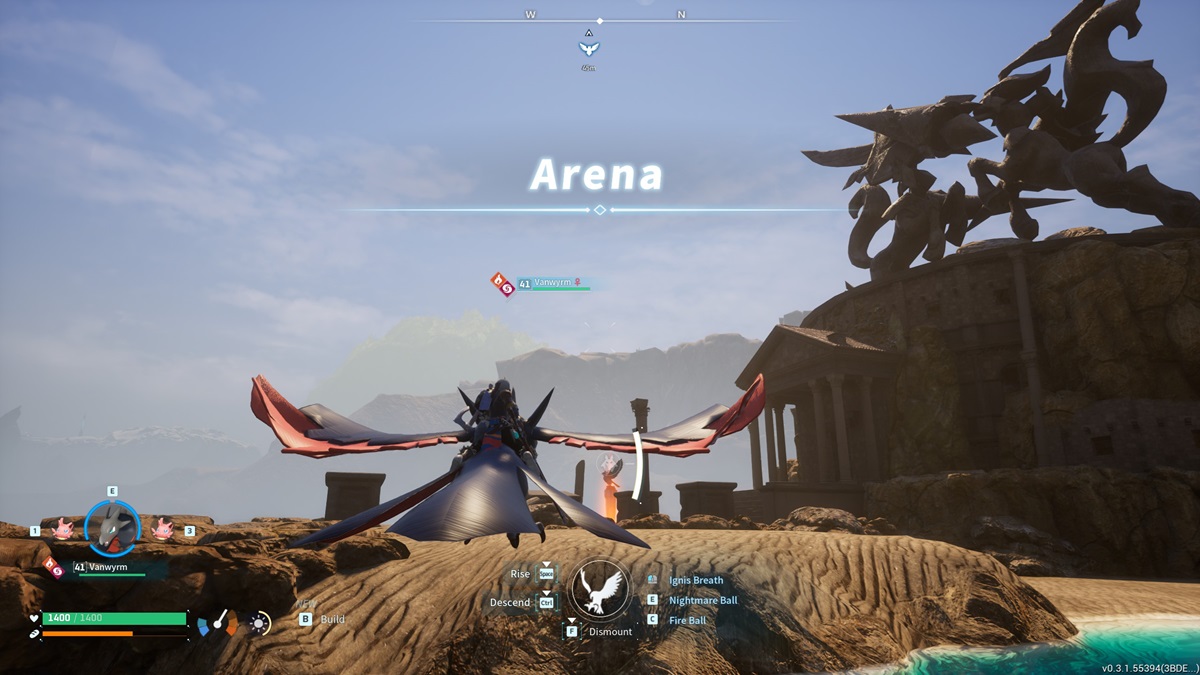Click the sun time-of-day indicator

point(260,624)
